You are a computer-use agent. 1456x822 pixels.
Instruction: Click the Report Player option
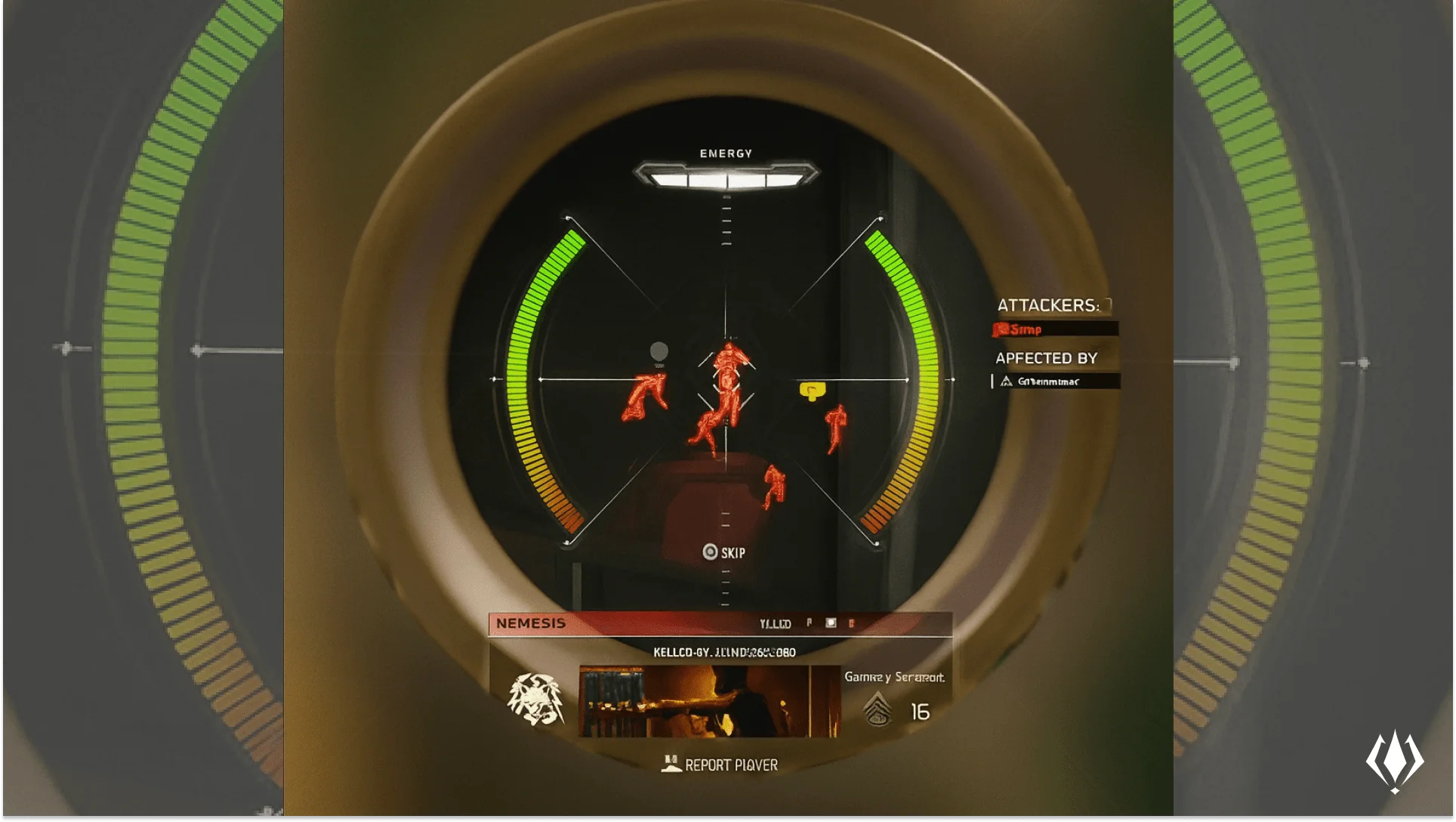(x=721, y=765)
